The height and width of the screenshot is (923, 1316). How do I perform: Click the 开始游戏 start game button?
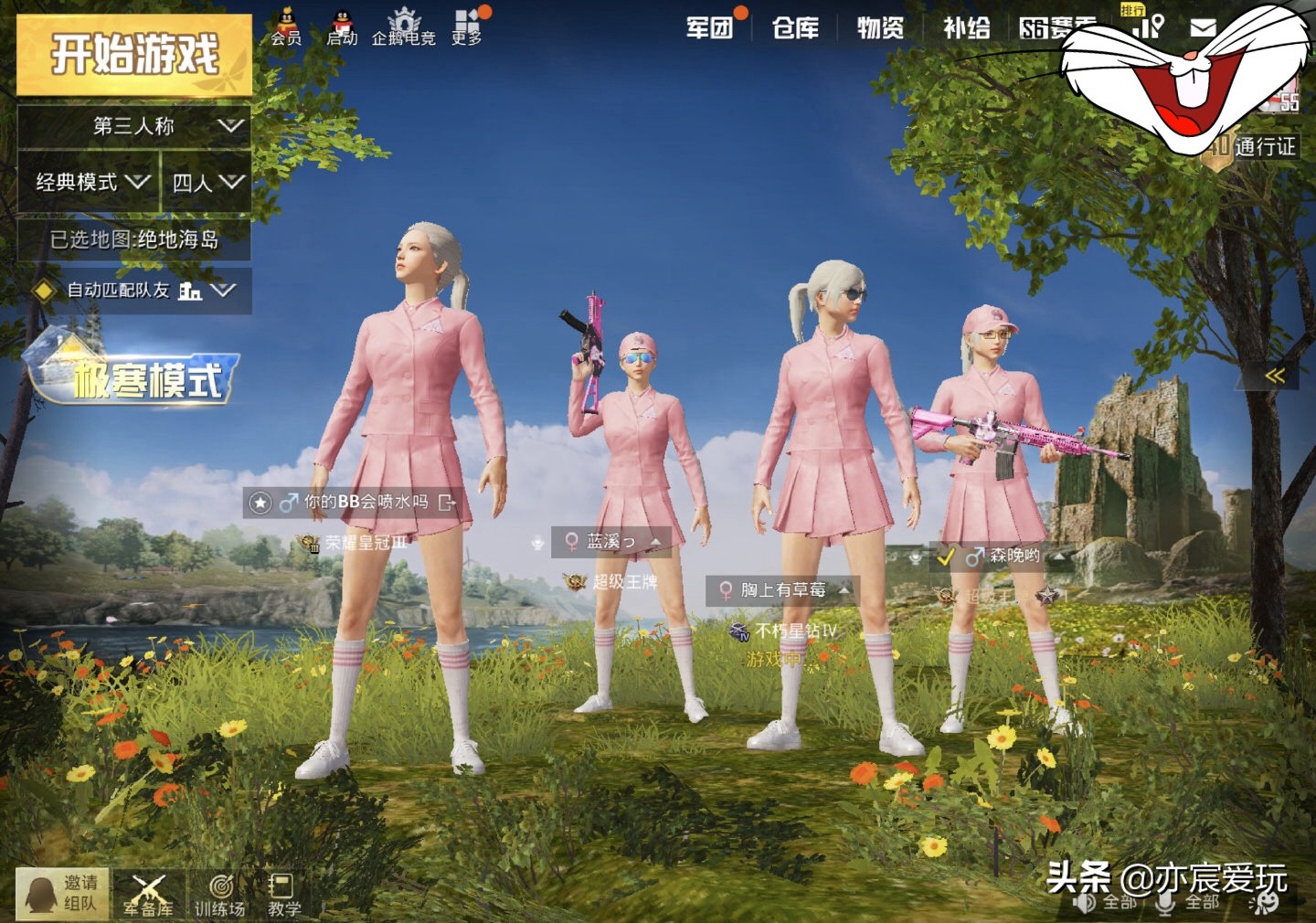tap(134, 55)
